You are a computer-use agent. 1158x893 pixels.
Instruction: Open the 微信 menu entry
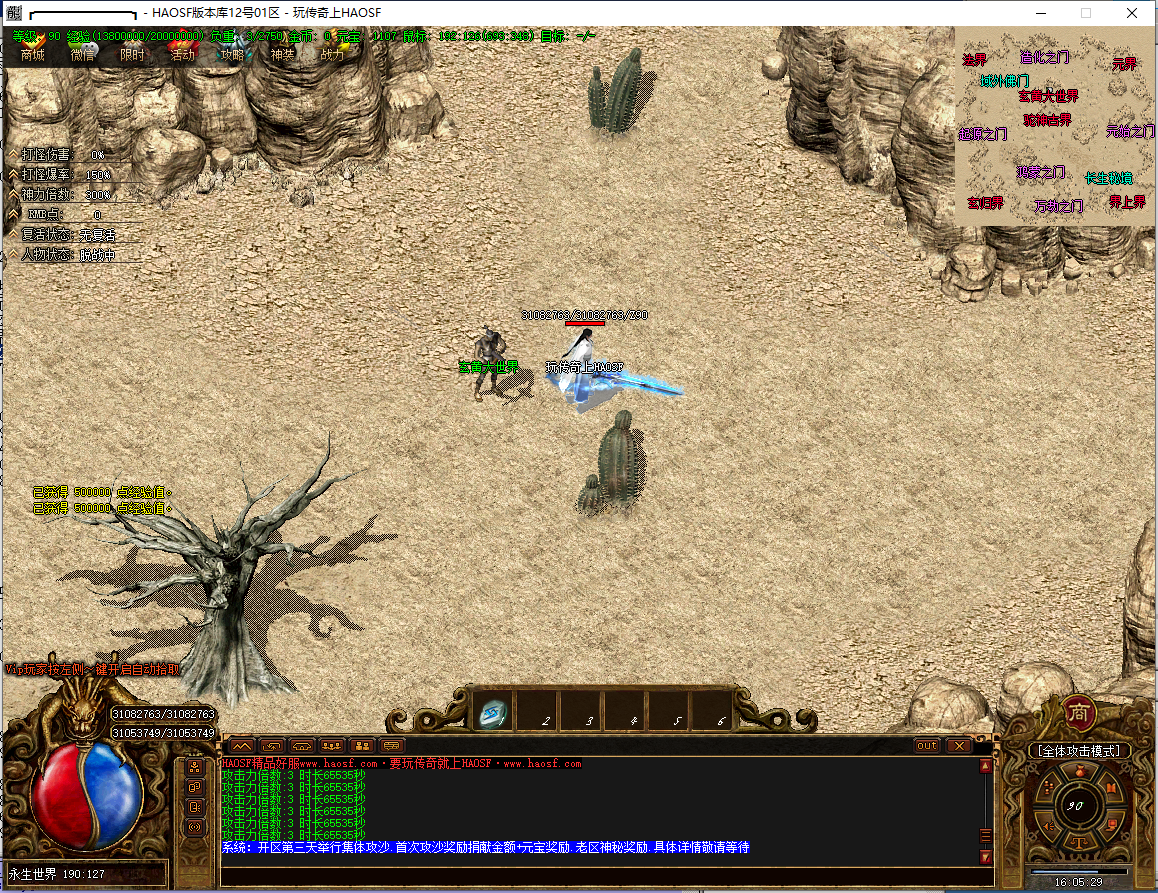click(83, 54)
